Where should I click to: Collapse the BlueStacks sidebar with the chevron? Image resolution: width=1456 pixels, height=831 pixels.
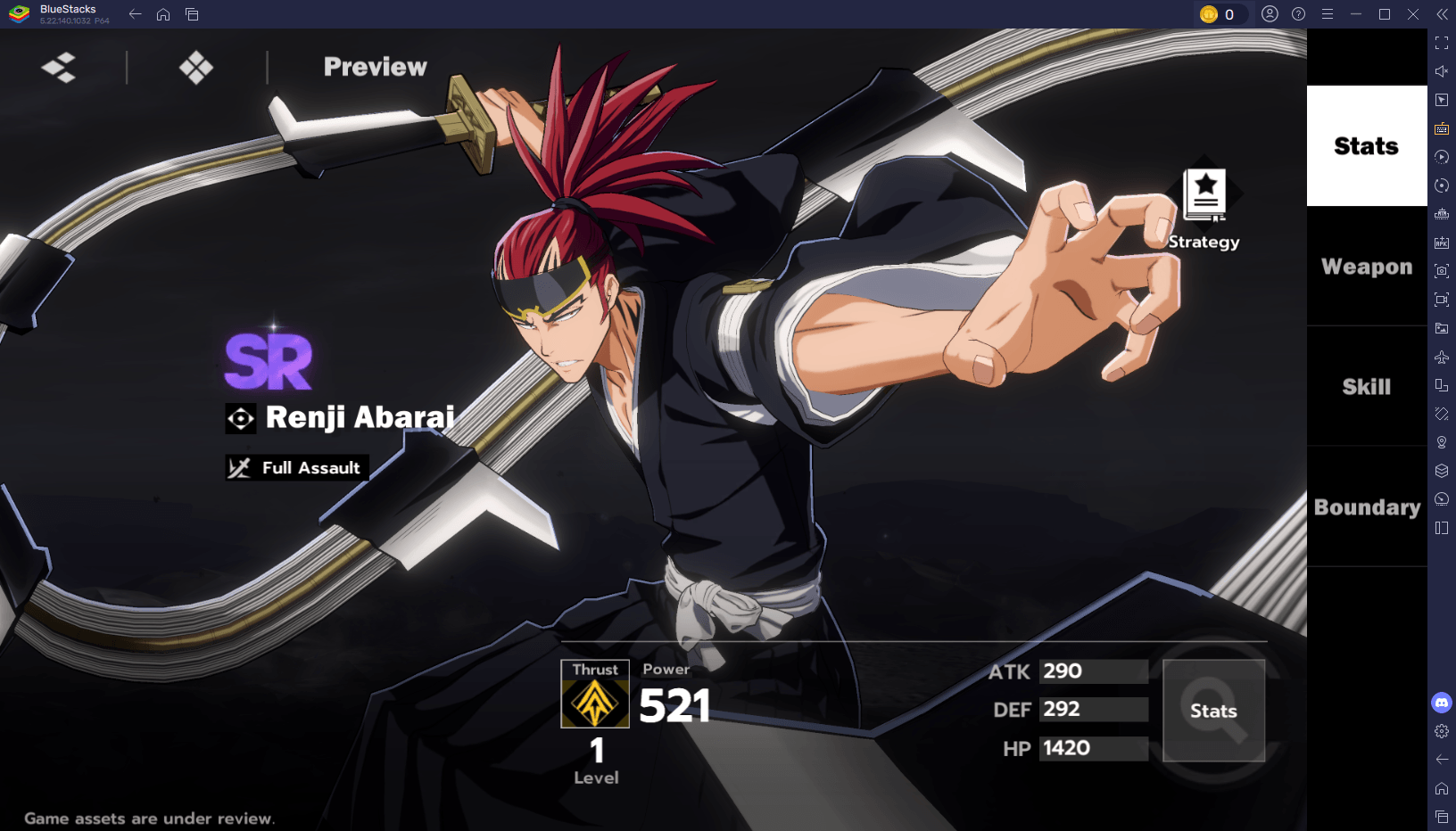[x=1443, y=14]
